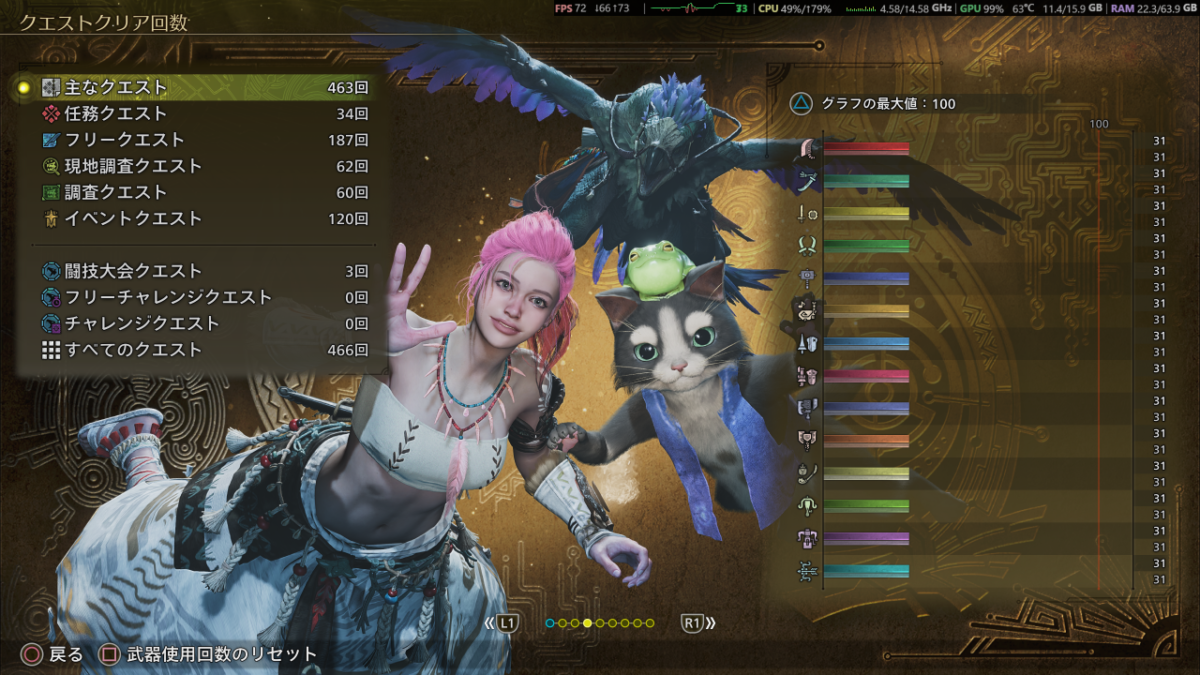Select フリークエスト in the list
Image resolution: width=1200 pixels, height=675 pixels.
200,140
